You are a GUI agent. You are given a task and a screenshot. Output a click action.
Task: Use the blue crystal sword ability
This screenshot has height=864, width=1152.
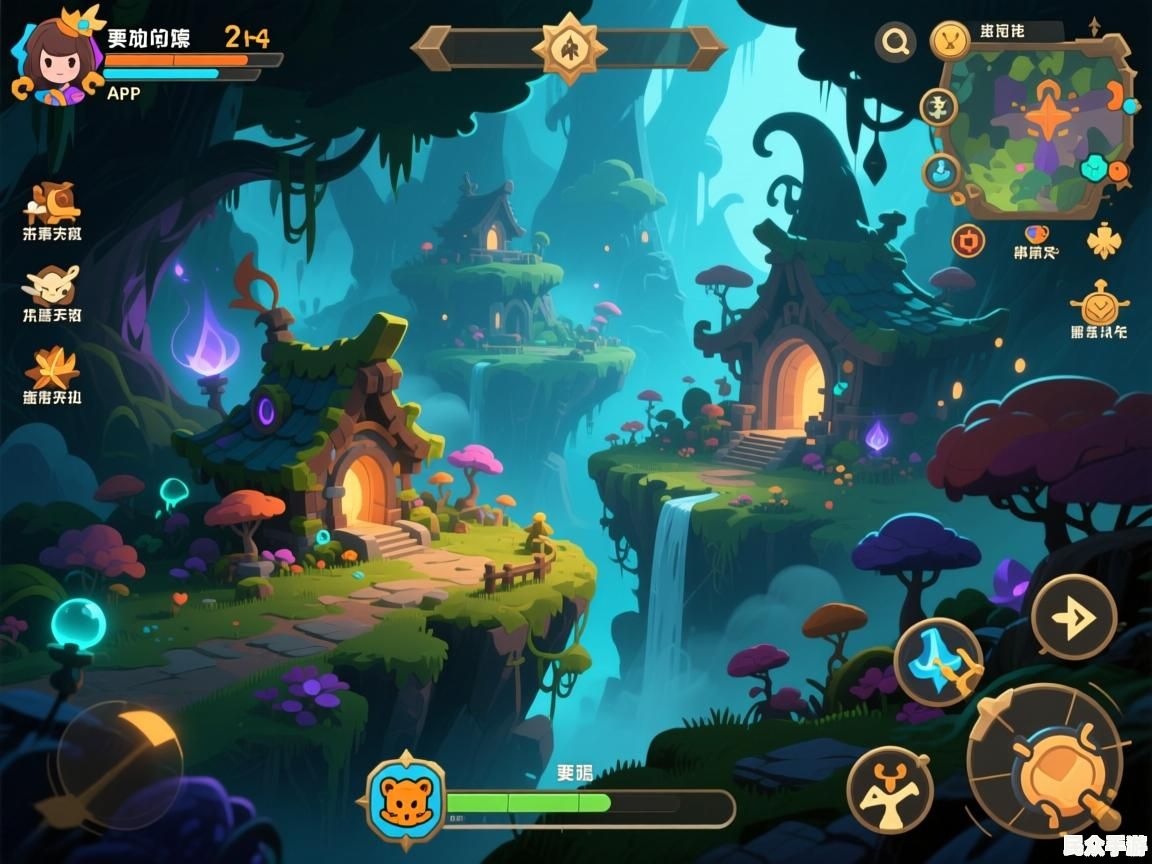pos(937,662)
